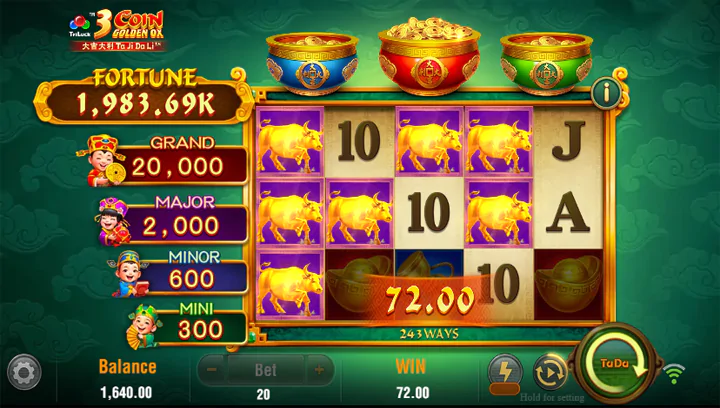Open the info paytable button

pos(605,93)
